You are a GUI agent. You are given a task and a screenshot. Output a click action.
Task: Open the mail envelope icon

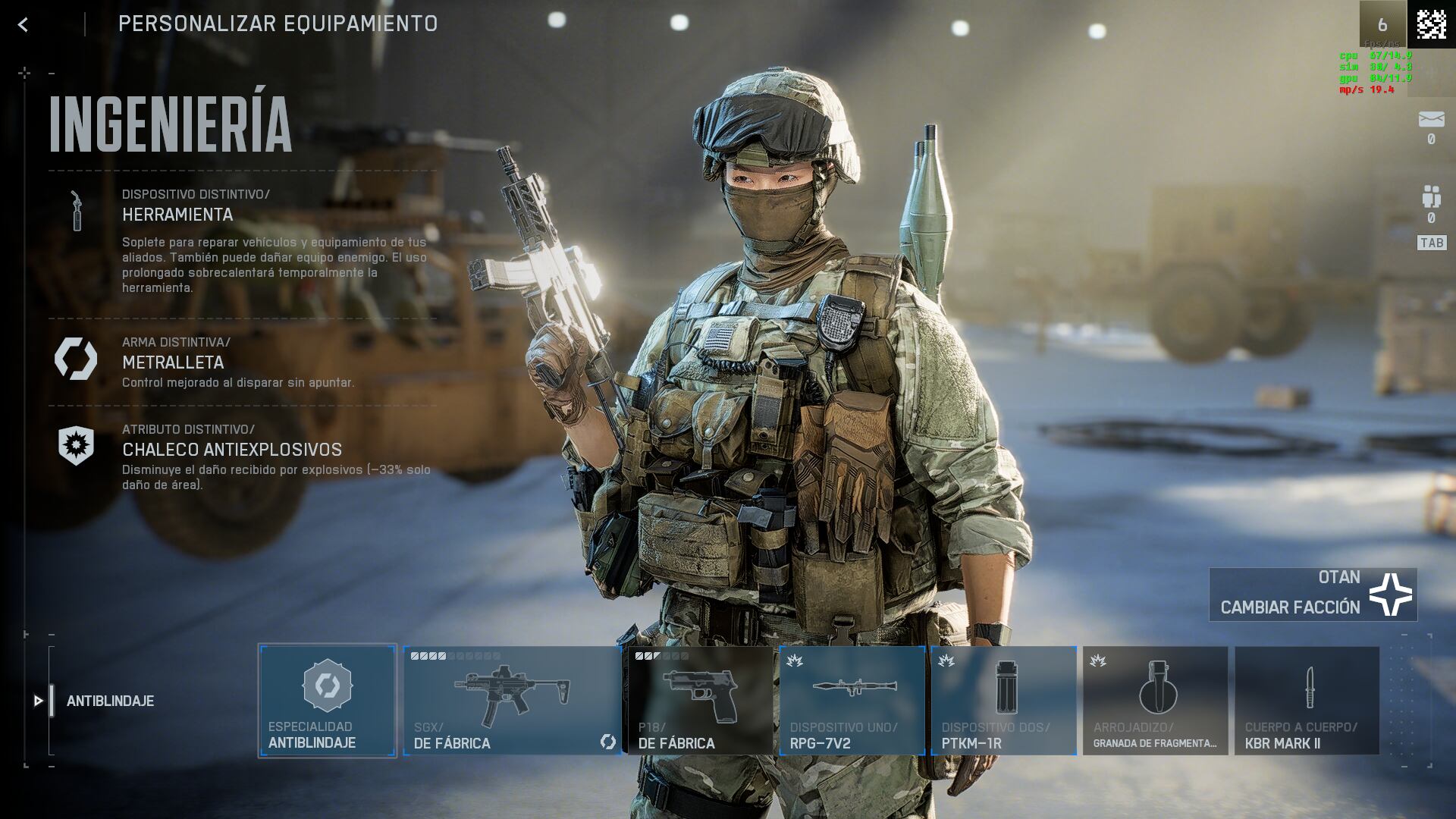click(x=1431, y=120)
